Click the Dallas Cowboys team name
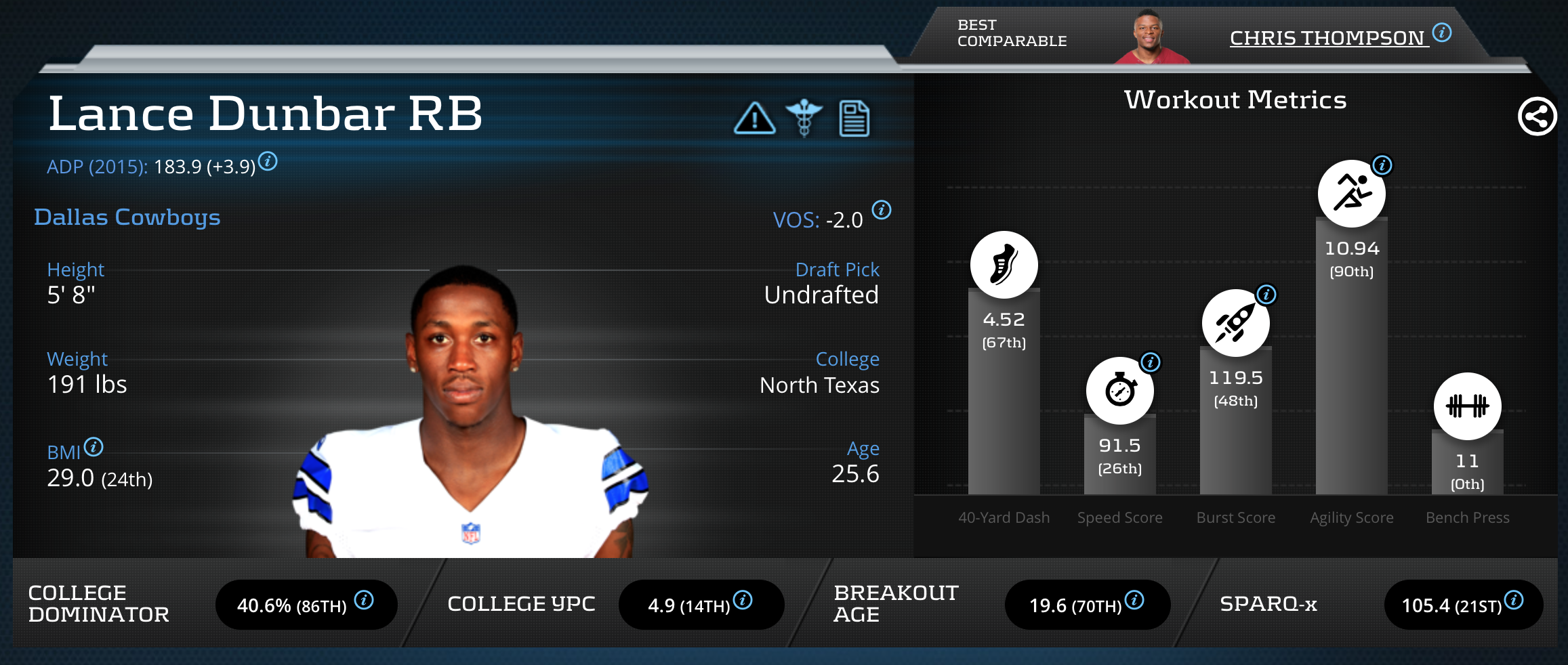1568x665 pixels. click(x=127, y=217)
